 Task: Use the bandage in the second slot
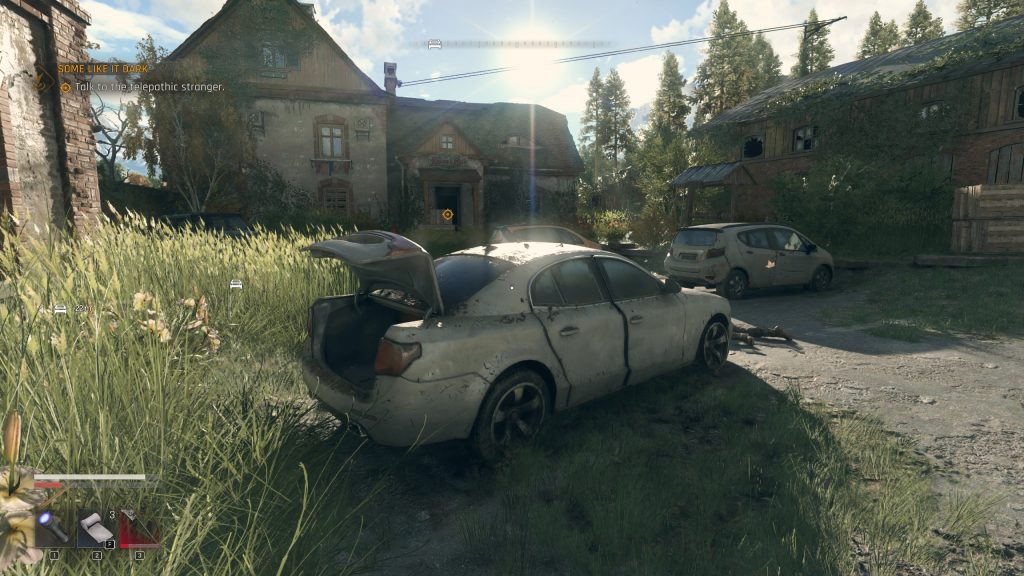(96, 529)
